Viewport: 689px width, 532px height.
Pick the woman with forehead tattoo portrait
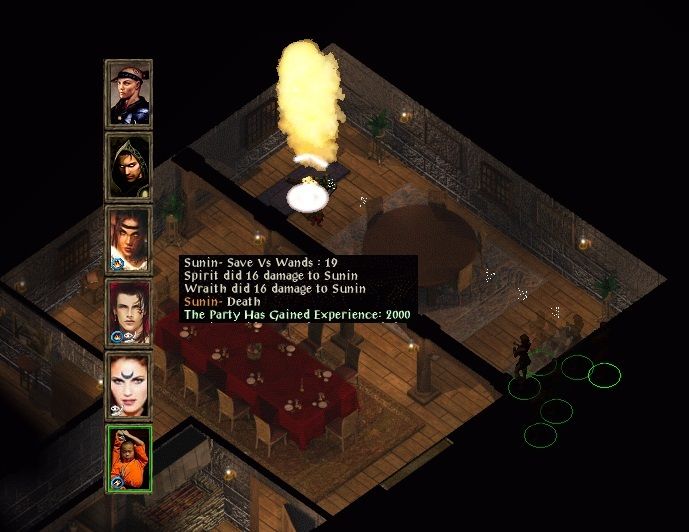point(128,385)
